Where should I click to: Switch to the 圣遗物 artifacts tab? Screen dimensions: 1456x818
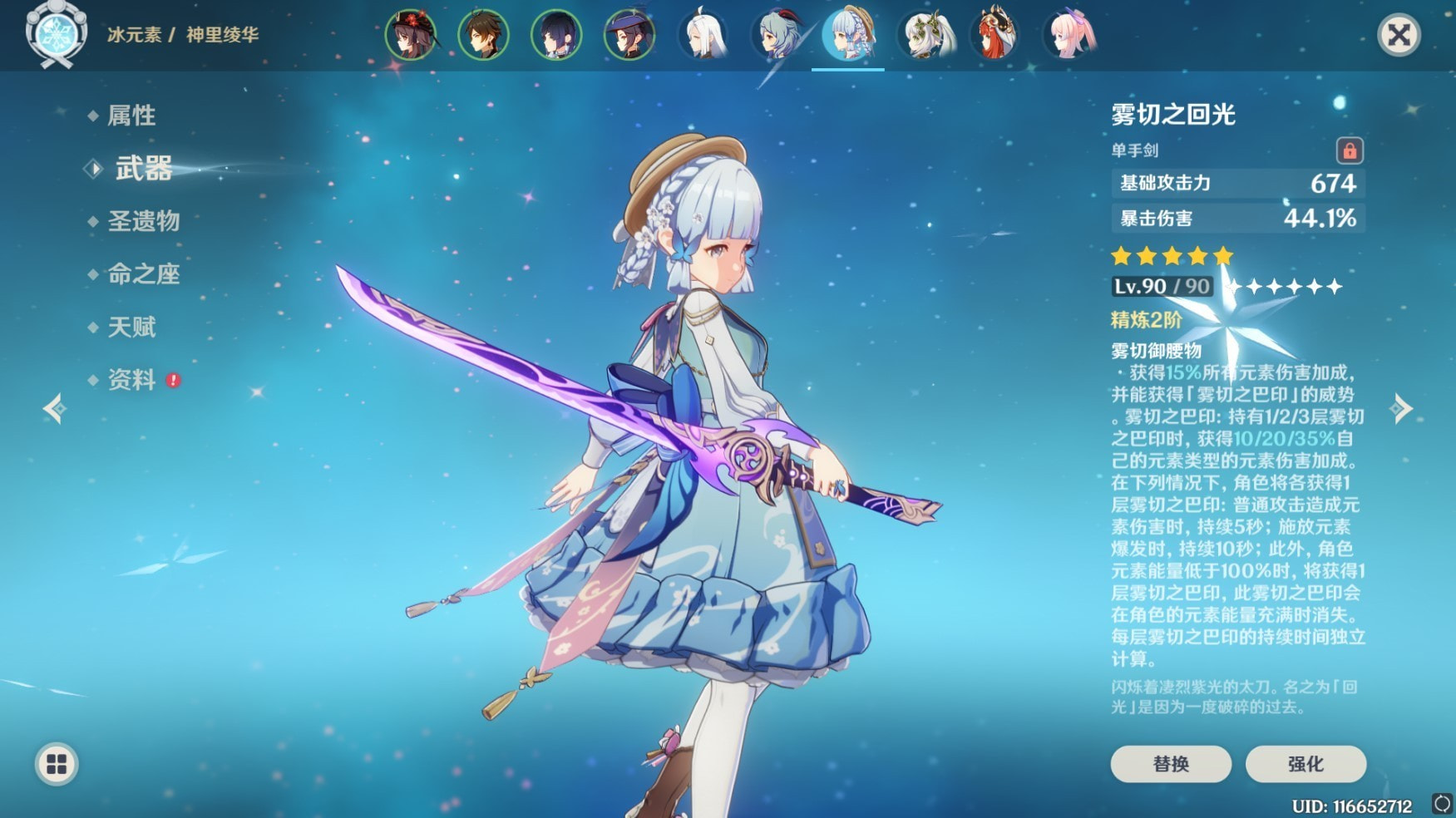point(143,221)
